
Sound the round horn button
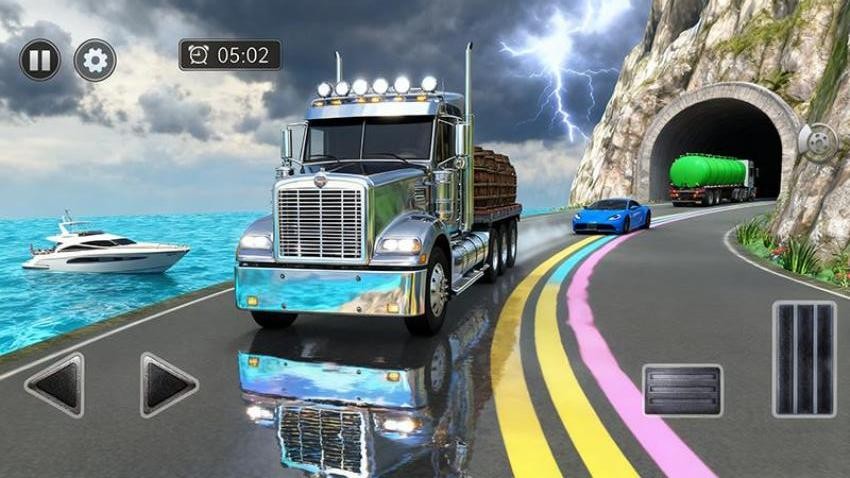pos(817,143)
